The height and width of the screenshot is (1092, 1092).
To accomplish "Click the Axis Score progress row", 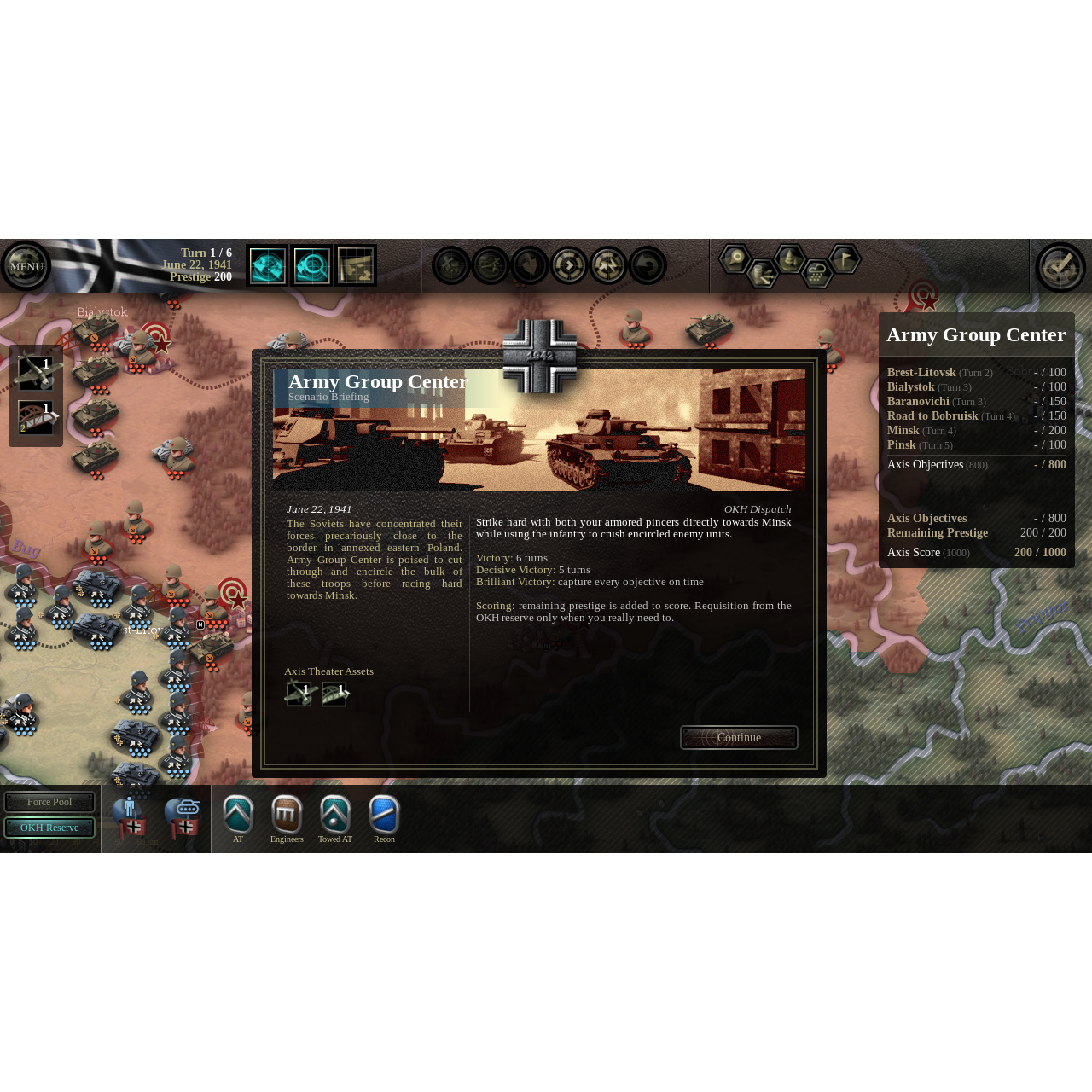I will tap(977, 552).
